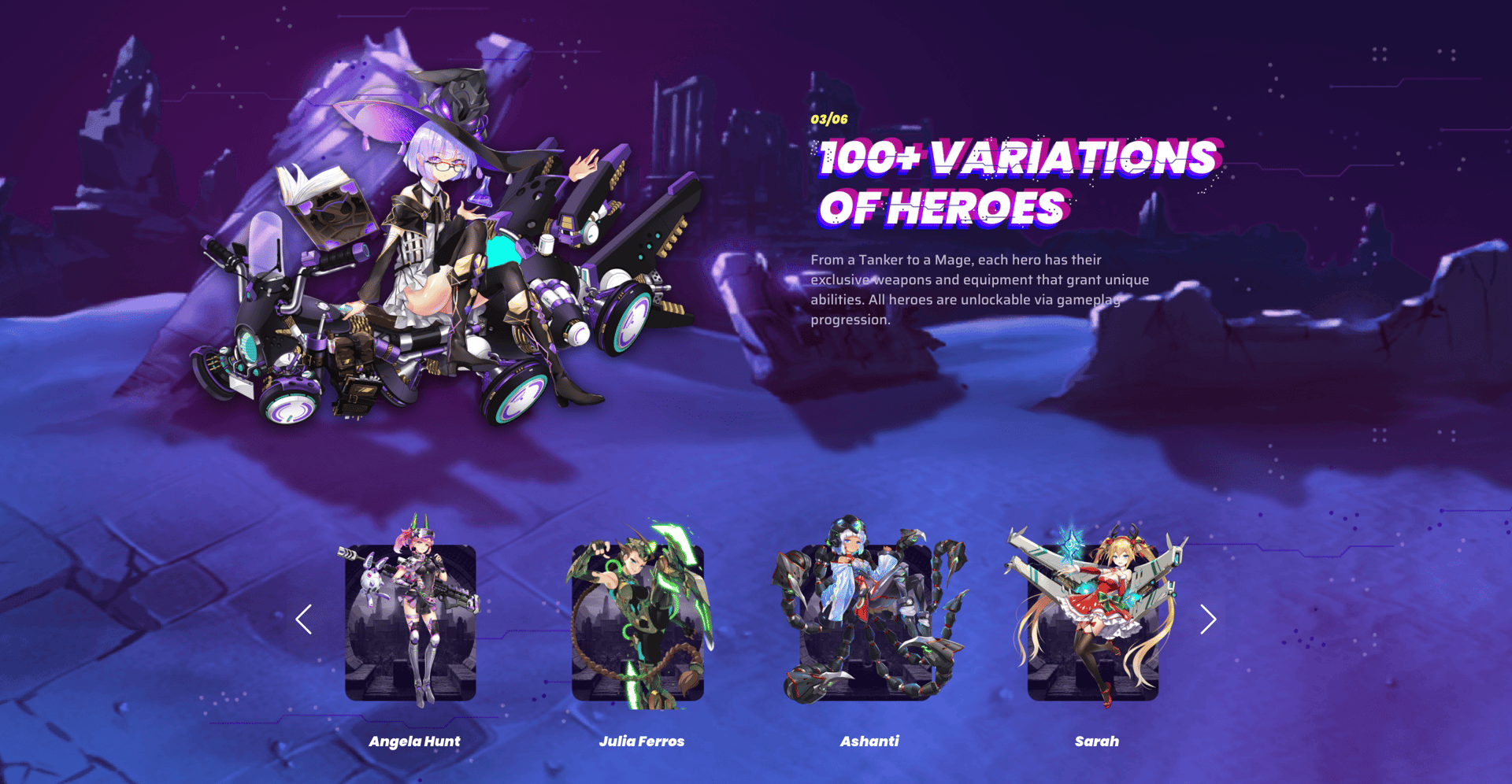Click the Angela Hunt name caption

[x=415, y=741]
